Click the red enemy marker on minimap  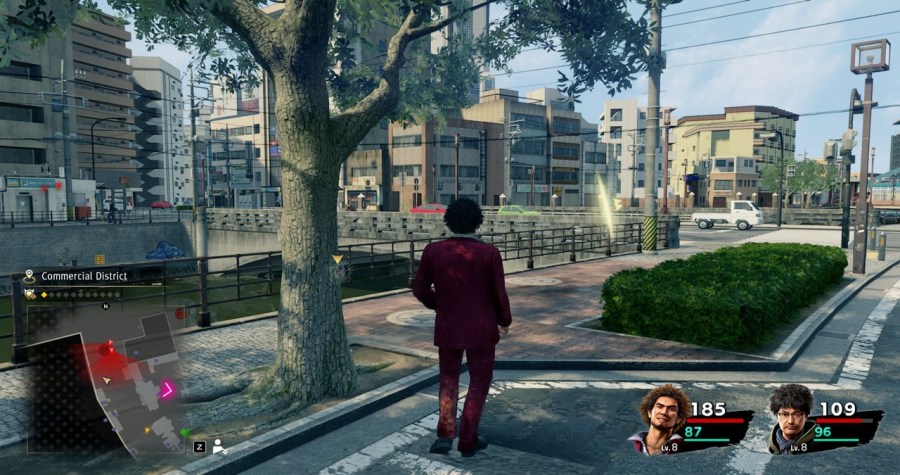pyautogui.click(x=107, y=348)
